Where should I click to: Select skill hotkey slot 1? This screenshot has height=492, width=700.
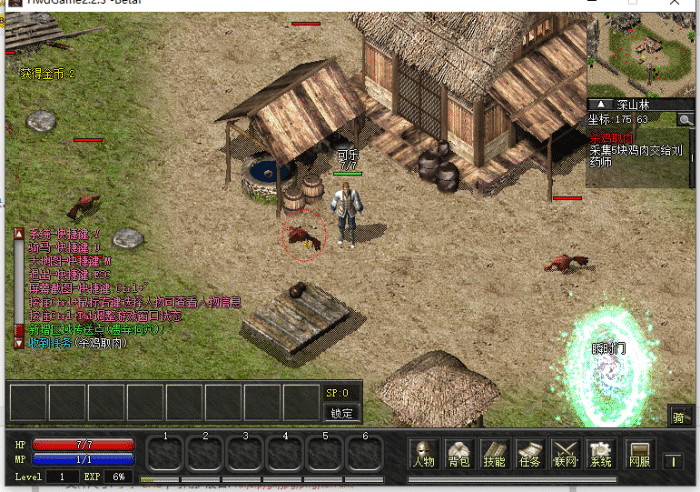tap(166, 453)
